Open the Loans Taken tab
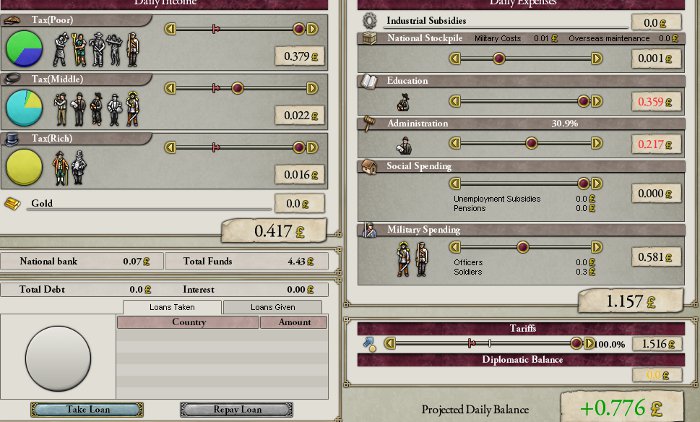The width and height of the screenshot is (700, 422). click(x=172, y=307)
